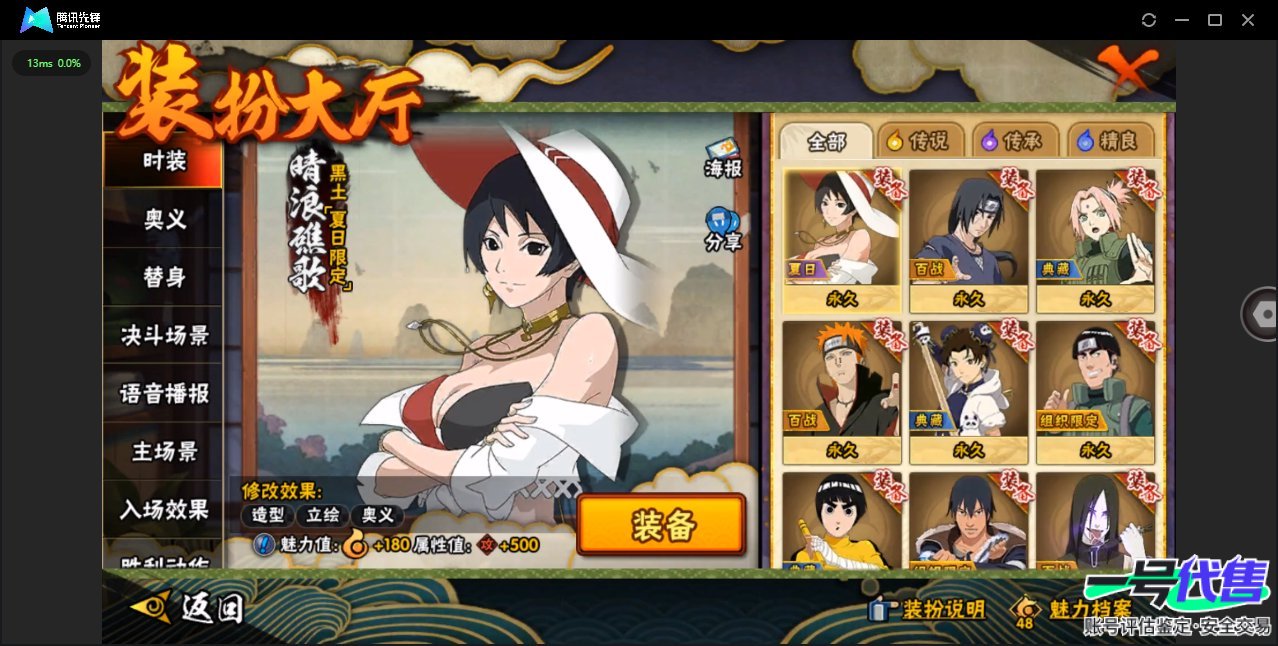This screenshot has width=1278, height=646.
Task: Close the costume hall with the X
Action: (1129, 71)
